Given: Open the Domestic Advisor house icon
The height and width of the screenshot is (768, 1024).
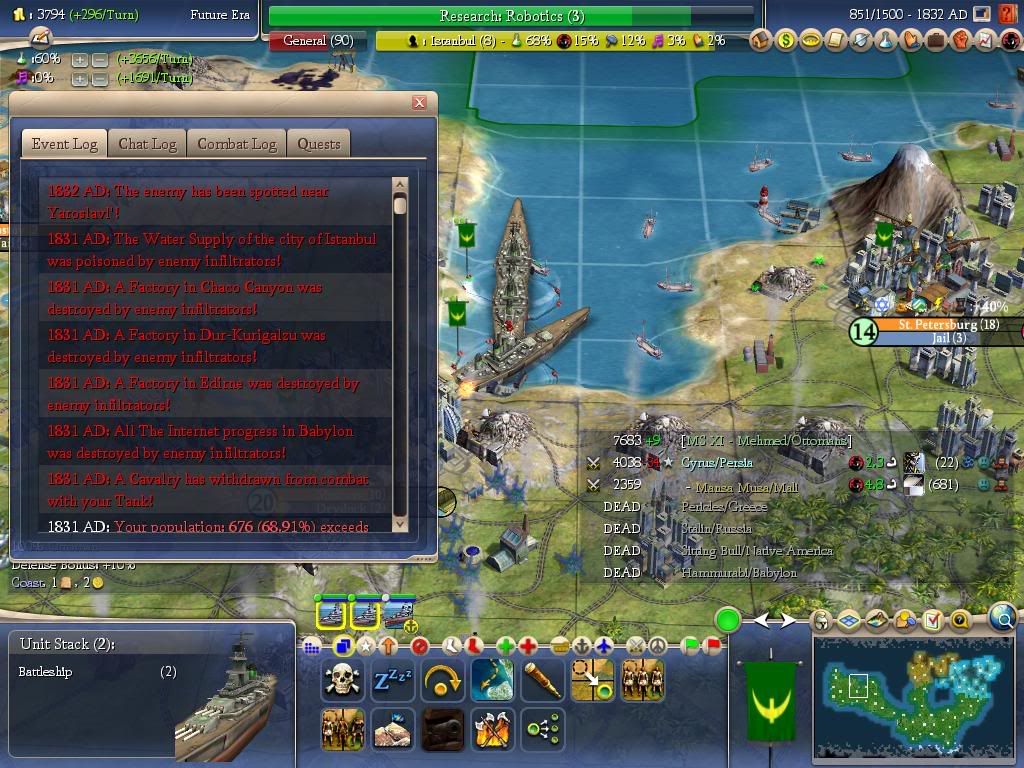Looking at the screenshot, I should point(762,41).
